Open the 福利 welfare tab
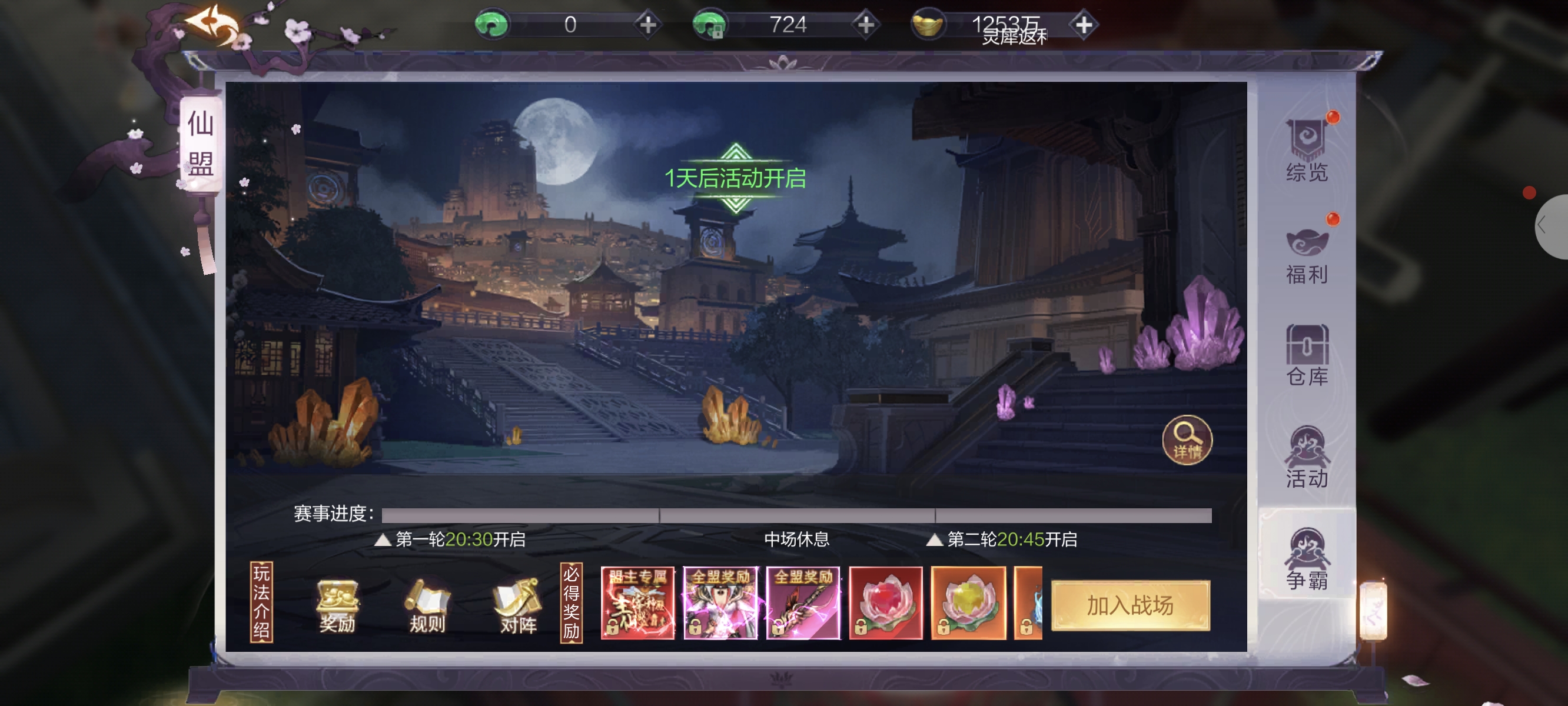Image resolution: width=1568 pixels, height=706 pixels. click(1306, 254)
